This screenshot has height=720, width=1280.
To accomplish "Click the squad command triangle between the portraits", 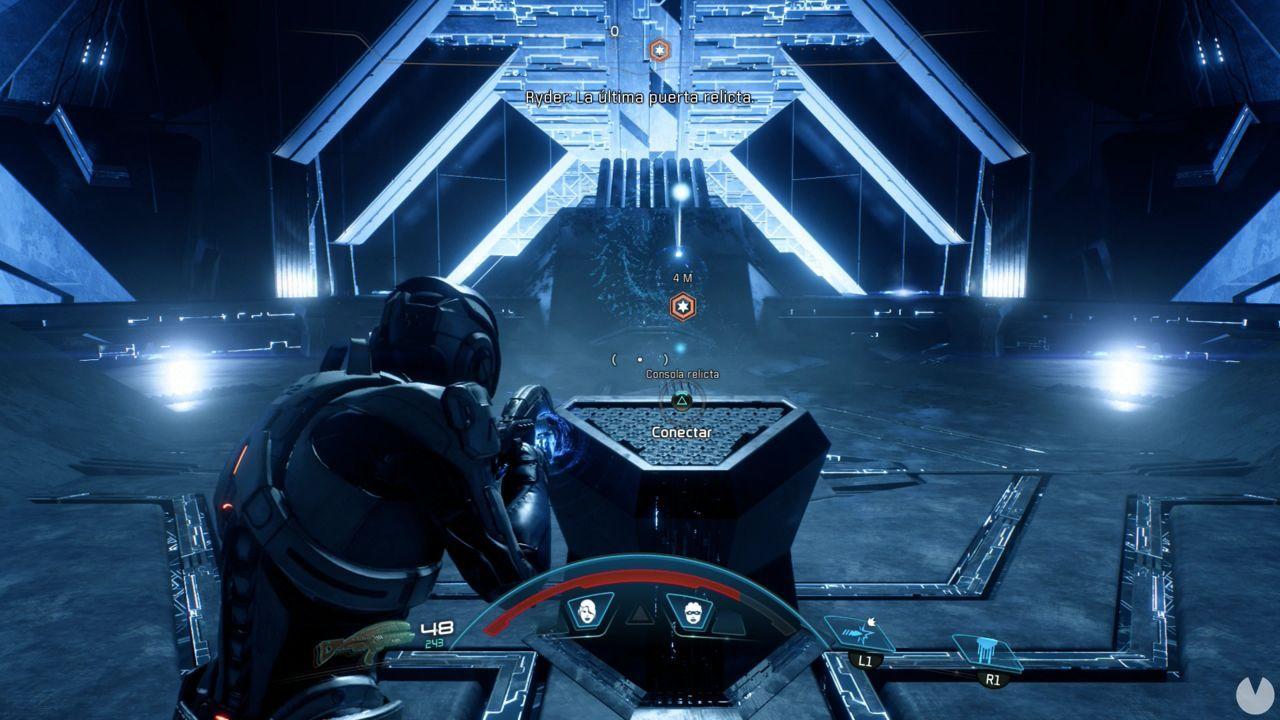I will pyautogui.click(x=640, y=613).
